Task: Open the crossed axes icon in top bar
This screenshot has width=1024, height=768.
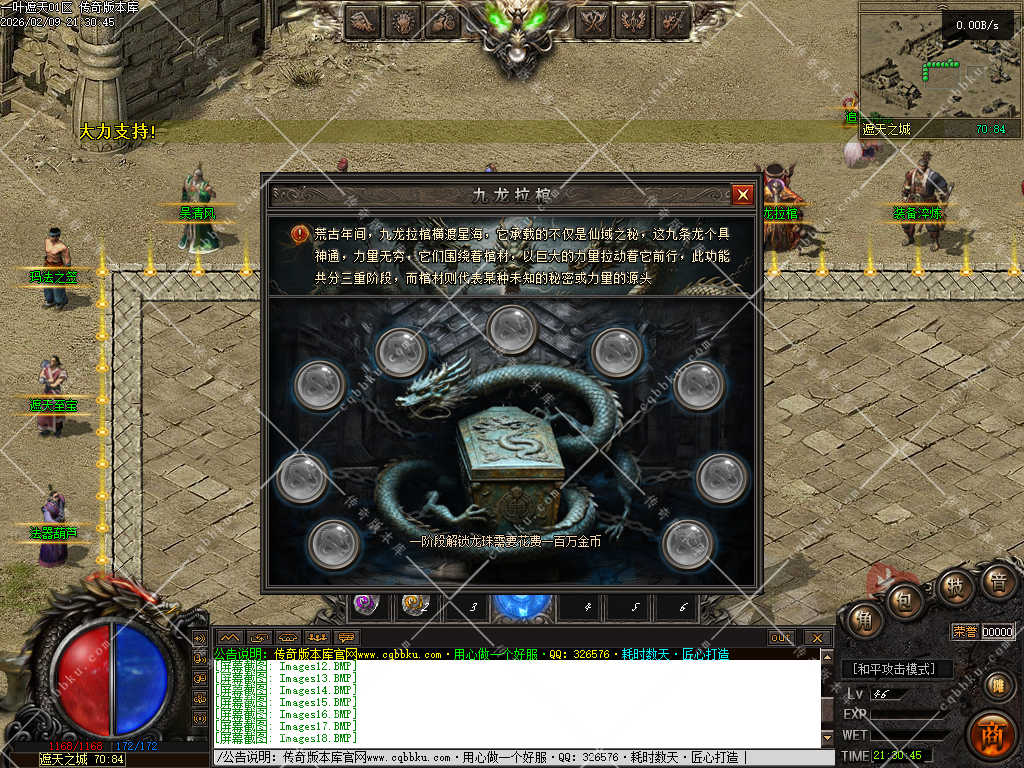Action: pos(595,20)
